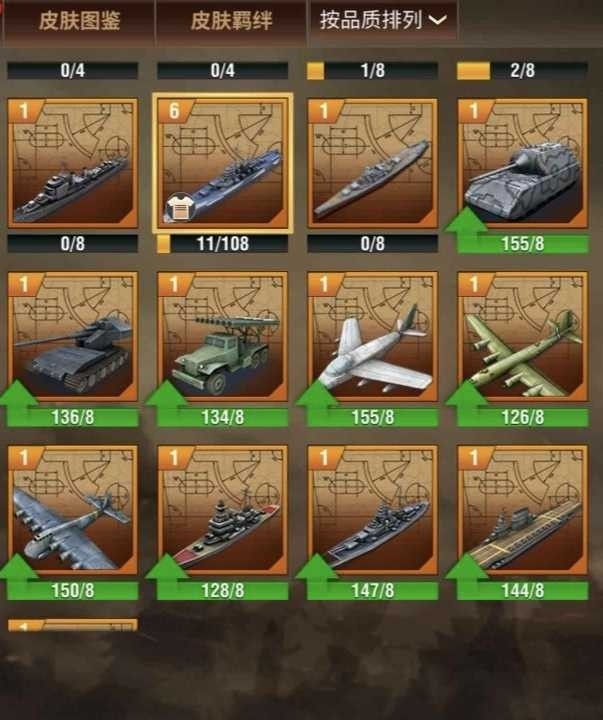Select the gray flying boat card 150/8
This screenshot has width=603, height=720.
pyautogui.click(x=72, y=510)
